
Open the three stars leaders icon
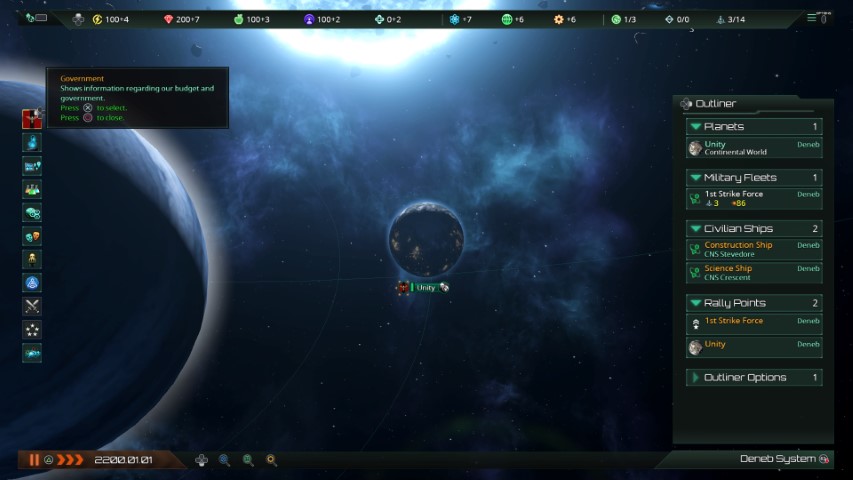[32, 329]
